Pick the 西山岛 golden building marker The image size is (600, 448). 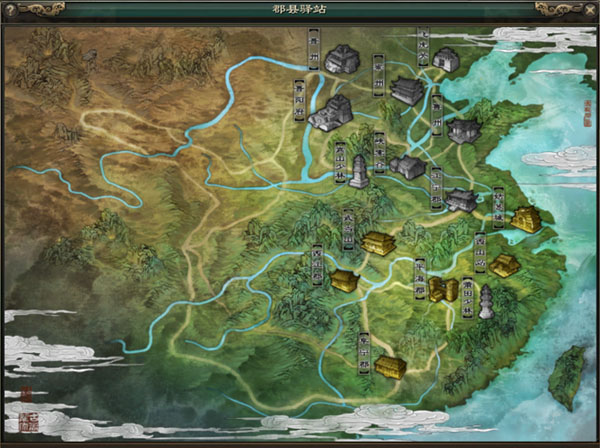pos(505,264)
